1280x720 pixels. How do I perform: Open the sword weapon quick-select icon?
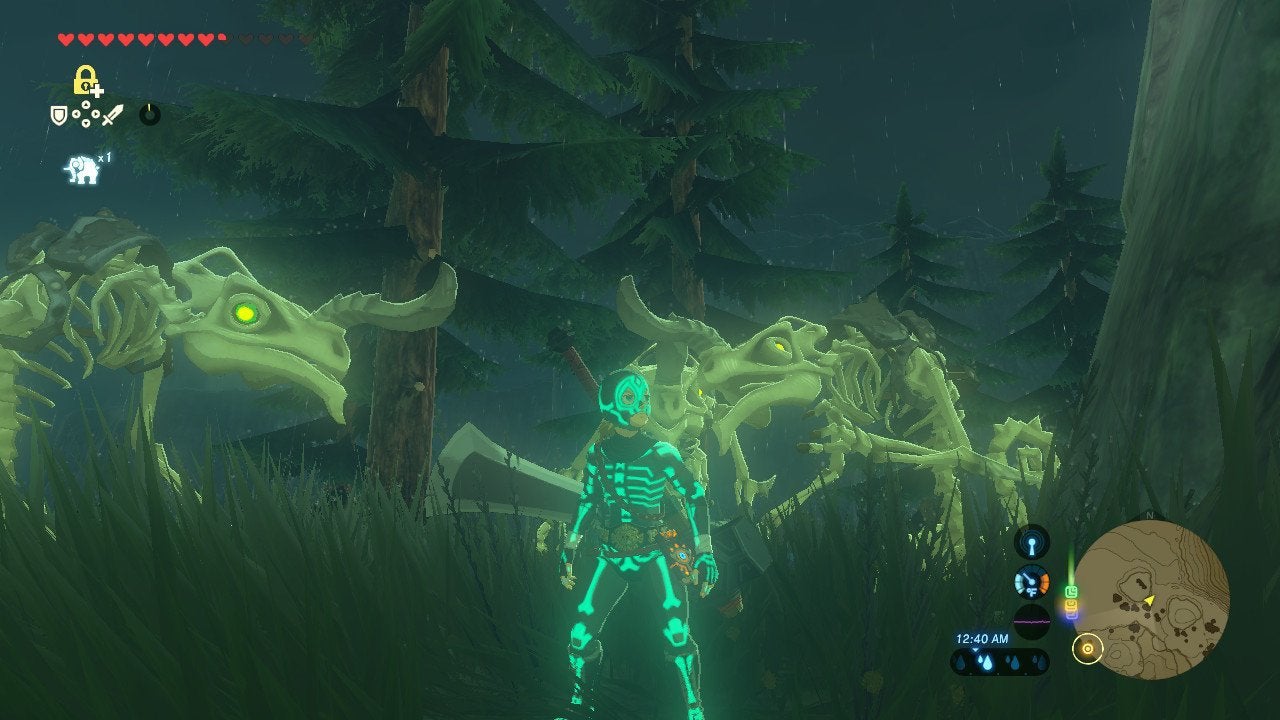(112, 115)
